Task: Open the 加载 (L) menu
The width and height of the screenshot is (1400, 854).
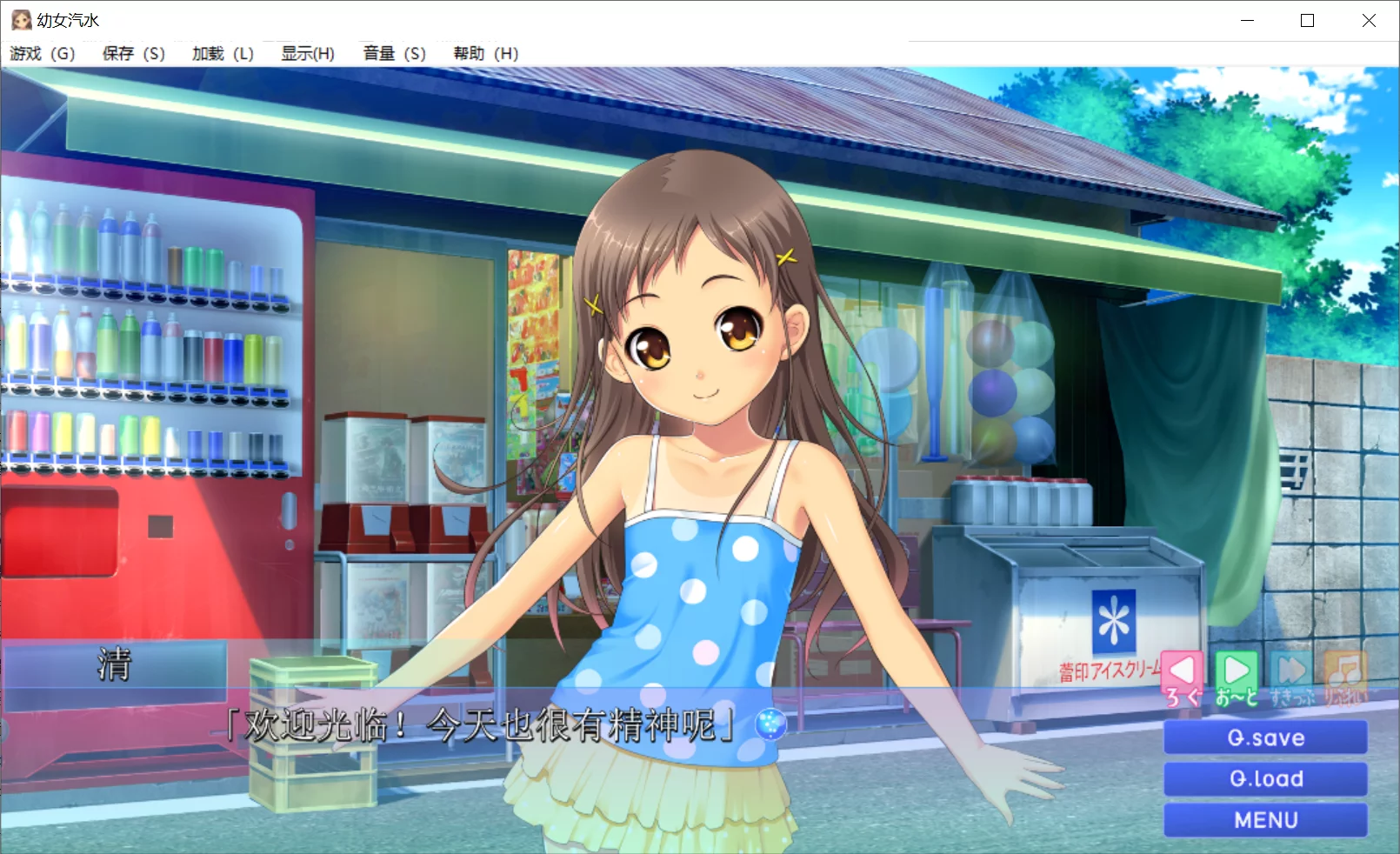Action: [x=223, y=54]
